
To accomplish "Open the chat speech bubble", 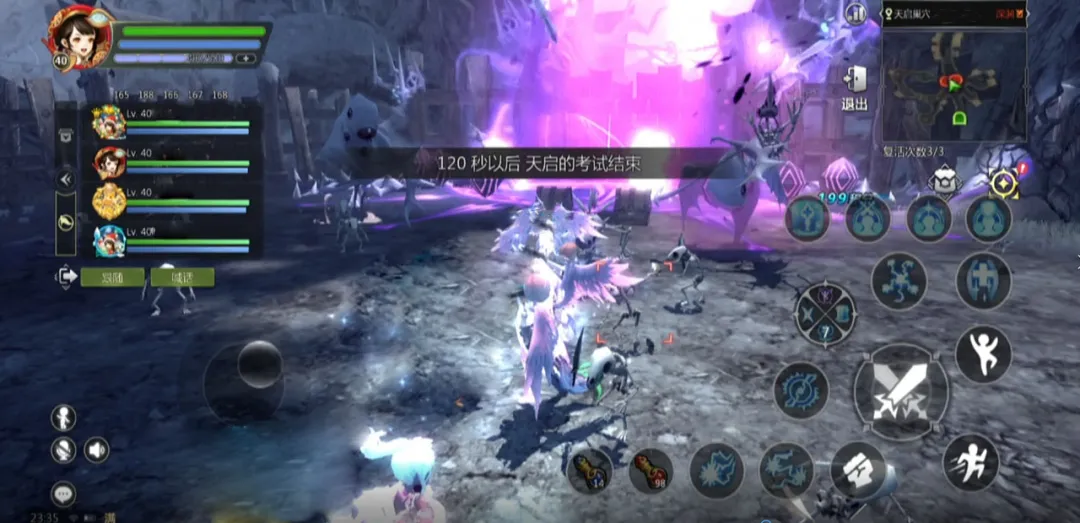I will point(64,493).
